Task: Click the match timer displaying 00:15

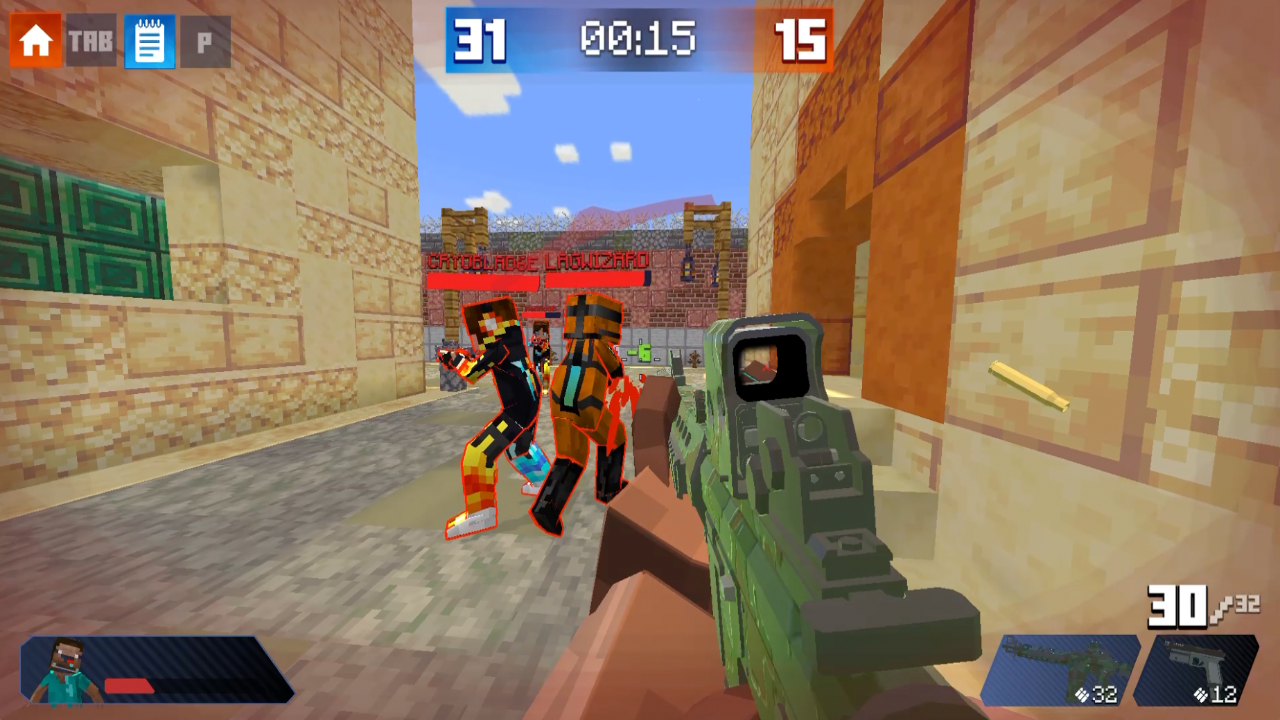Action: 641,40
